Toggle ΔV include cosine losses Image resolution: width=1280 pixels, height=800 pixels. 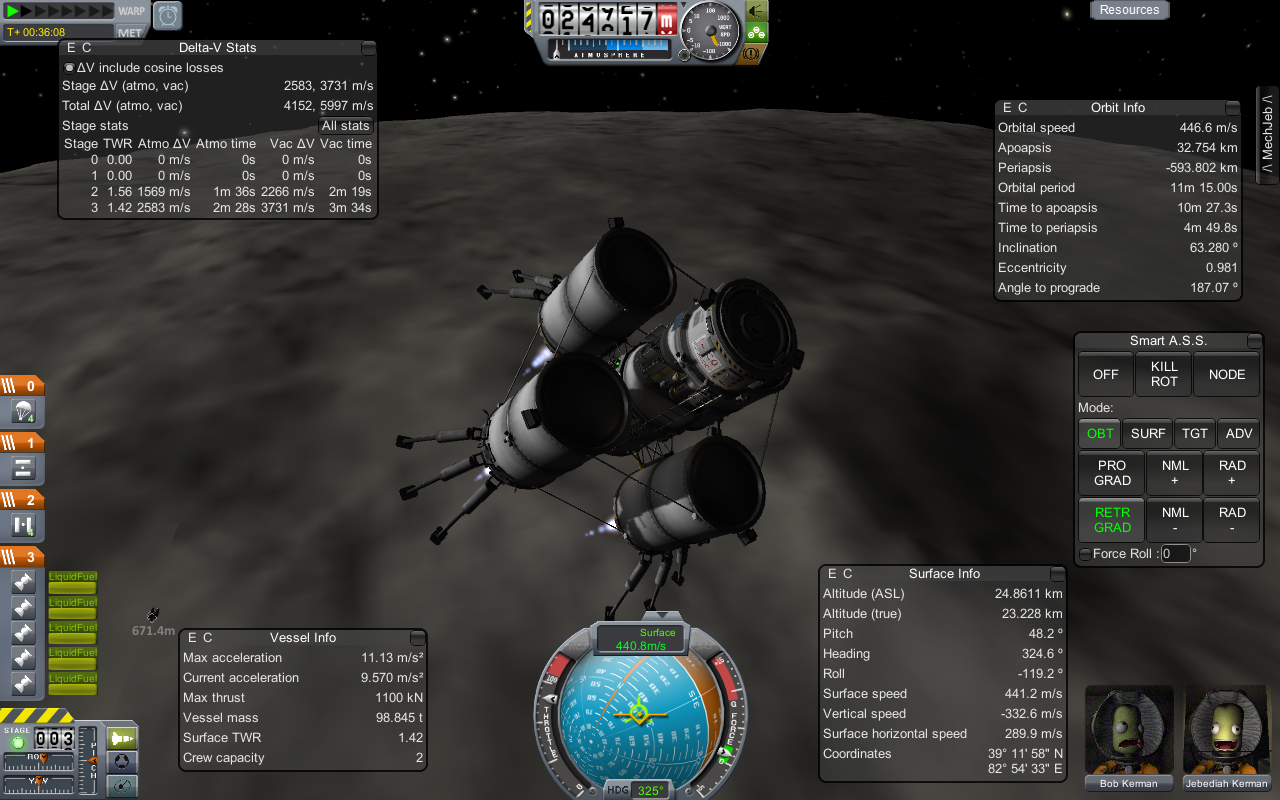(x=69, y=68)
